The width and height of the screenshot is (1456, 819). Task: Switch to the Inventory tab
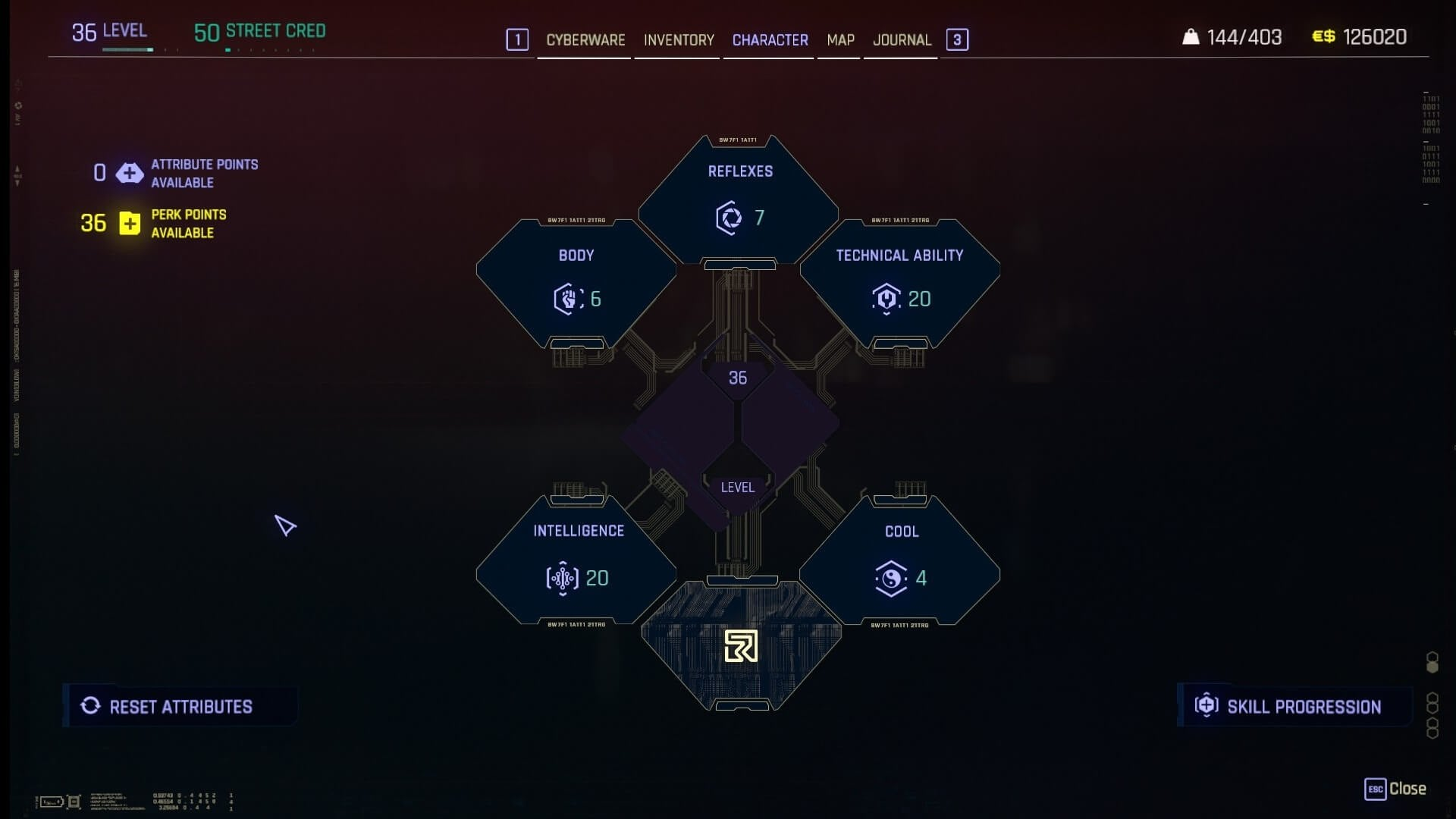tap(679, 40)
